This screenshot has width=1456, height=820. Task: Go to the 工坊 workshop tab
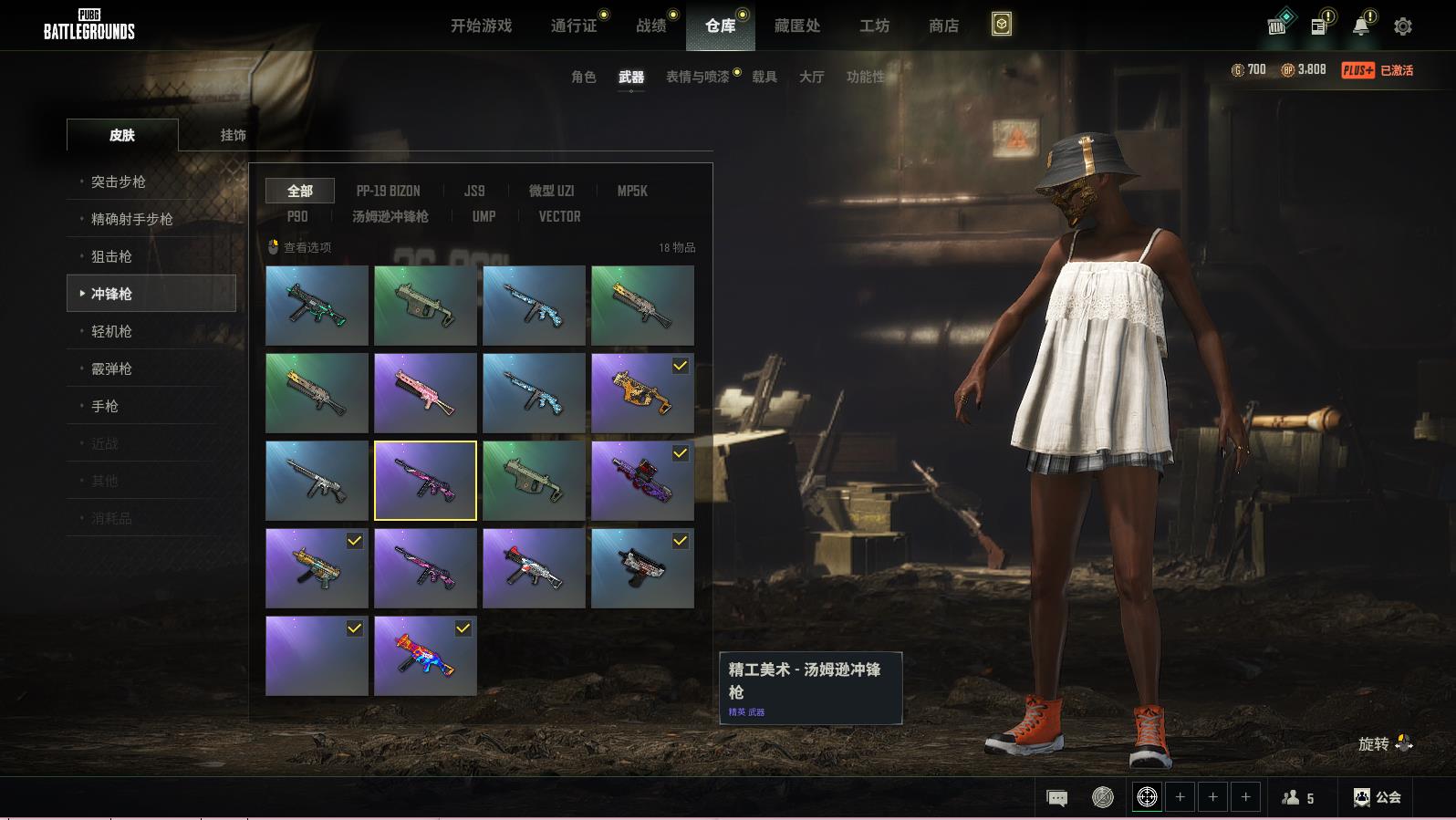click(874, 26)
